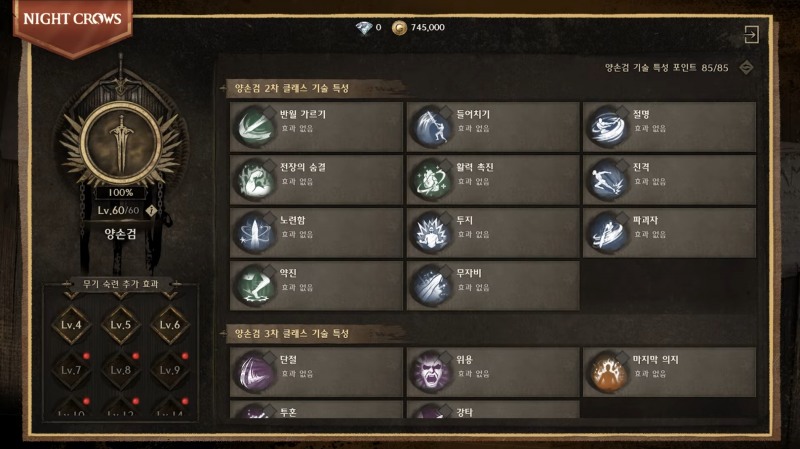Select the Lv.4 weapon mastery node

point(70,325)
